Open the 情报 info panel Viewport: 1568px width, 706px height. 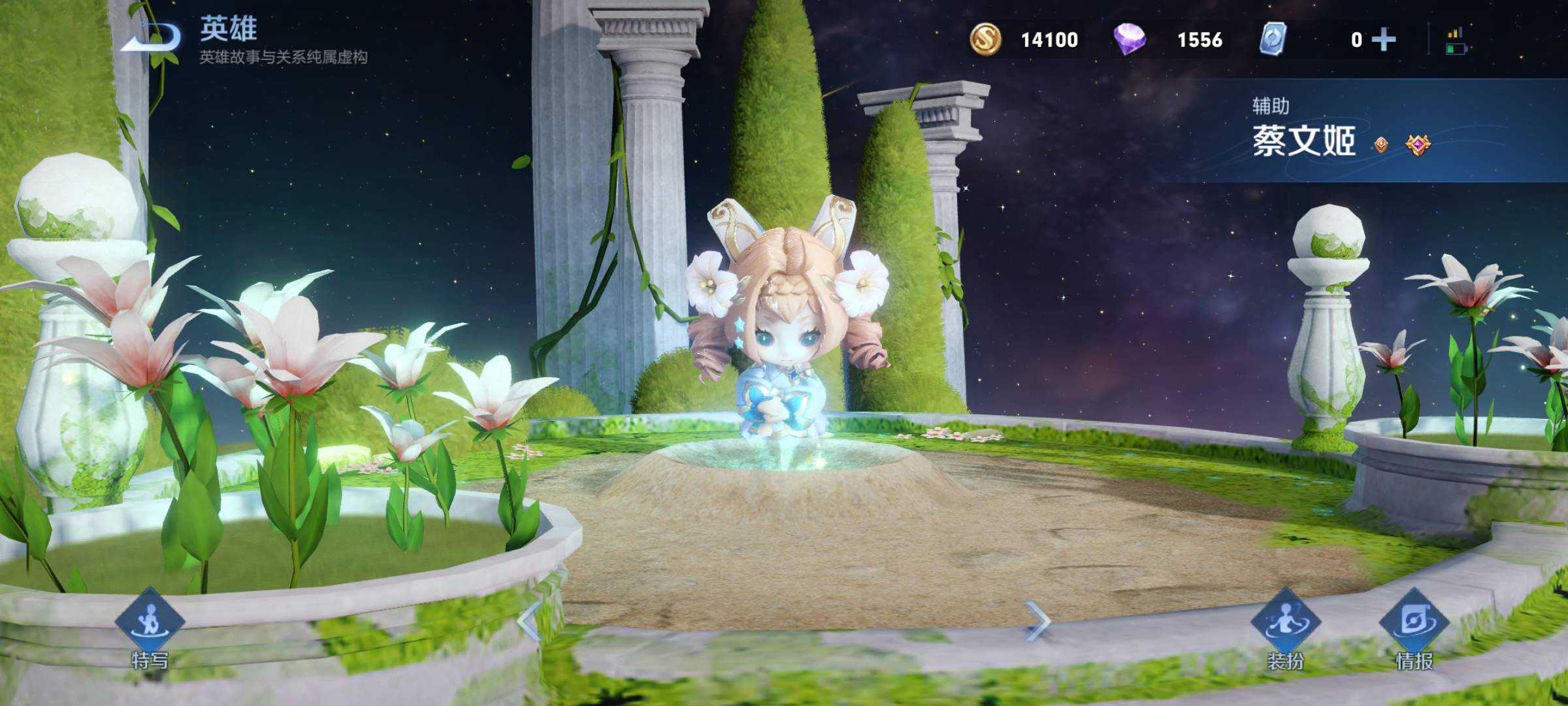1414,621
